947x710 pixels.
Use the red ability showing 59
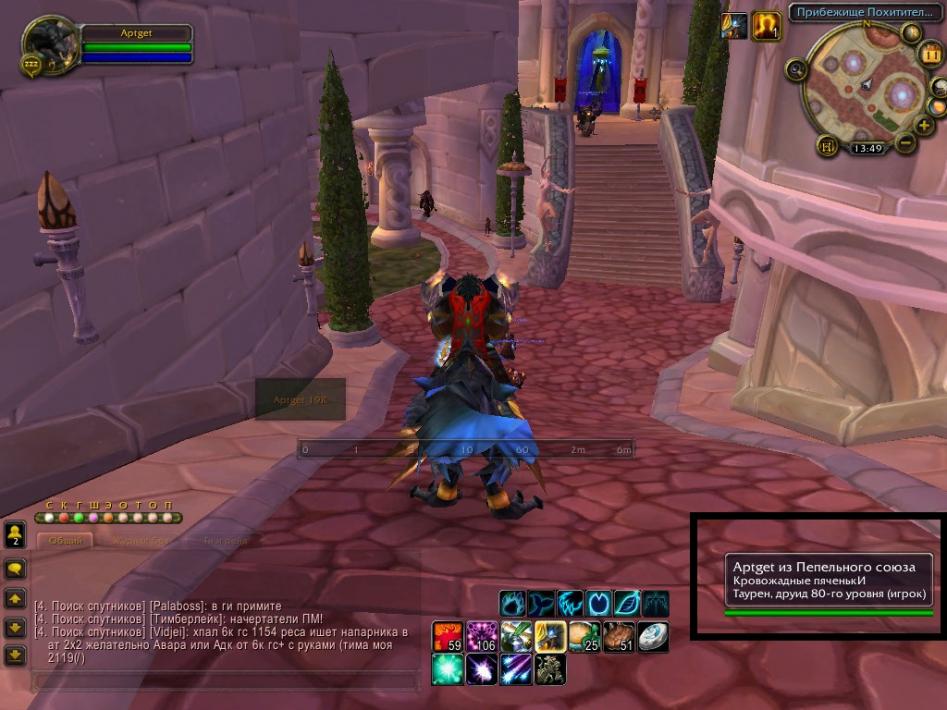click(x=446, y=636)
